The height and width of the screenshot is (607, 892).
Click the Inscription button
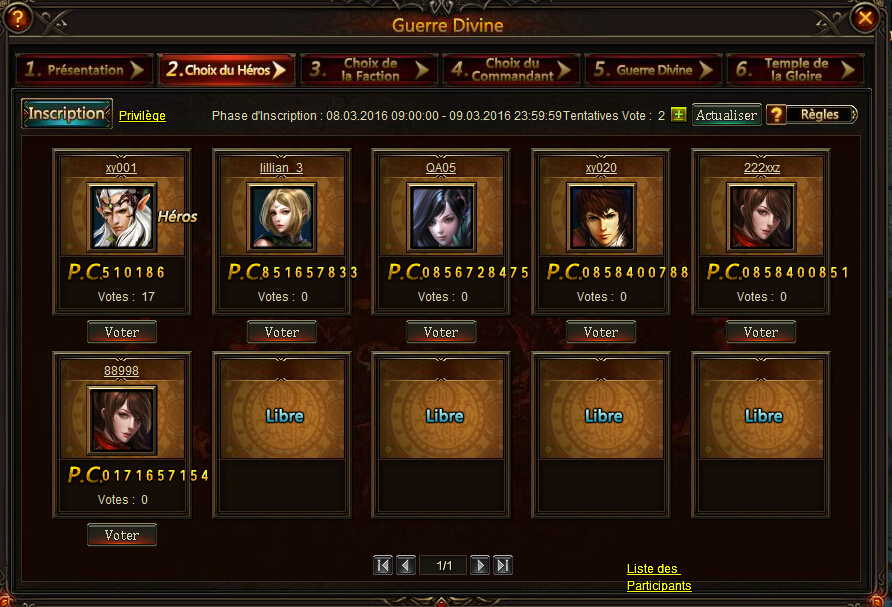(66, 114)
